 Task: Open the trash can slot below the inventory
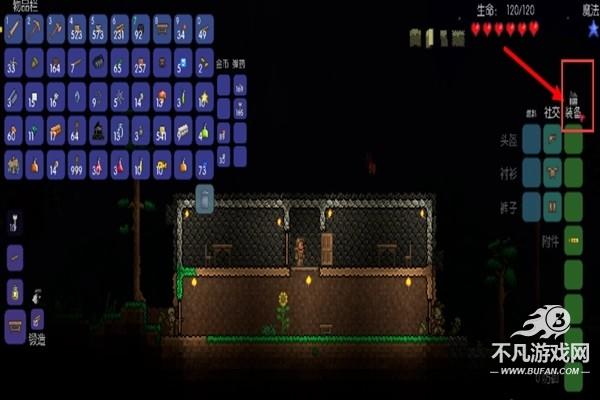coord(204,200)
